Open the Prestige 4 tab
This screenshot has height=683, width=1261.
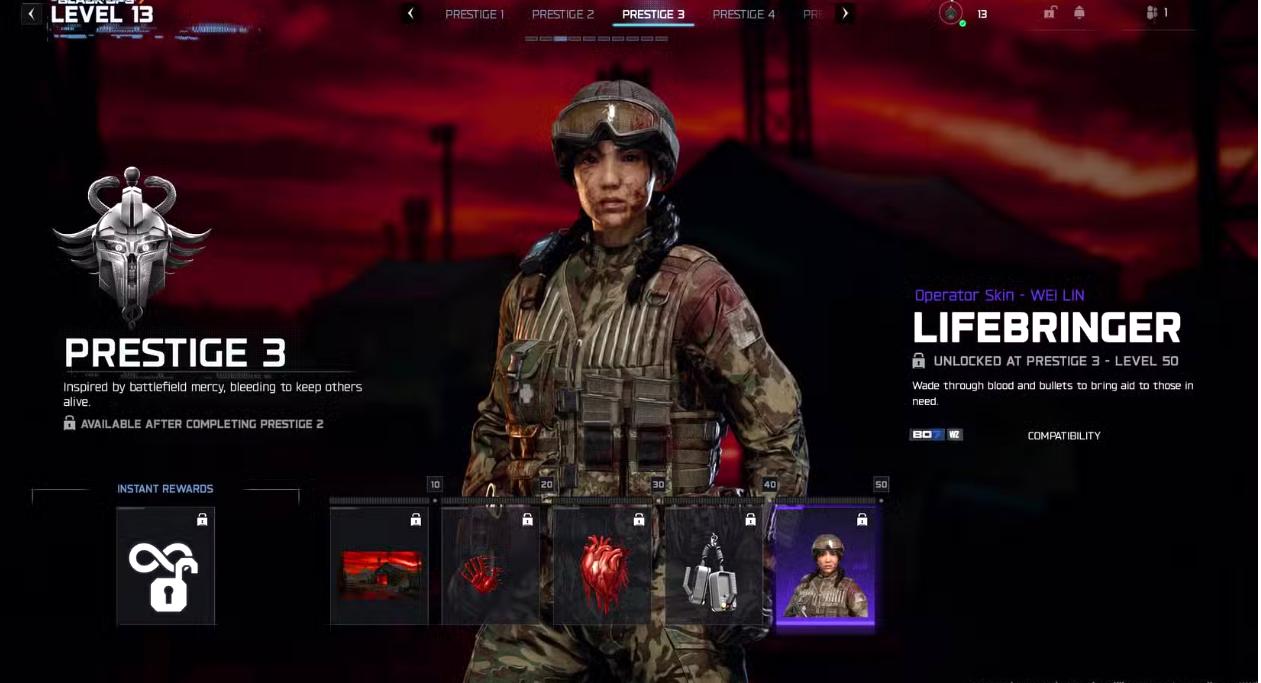pos(743,14)
